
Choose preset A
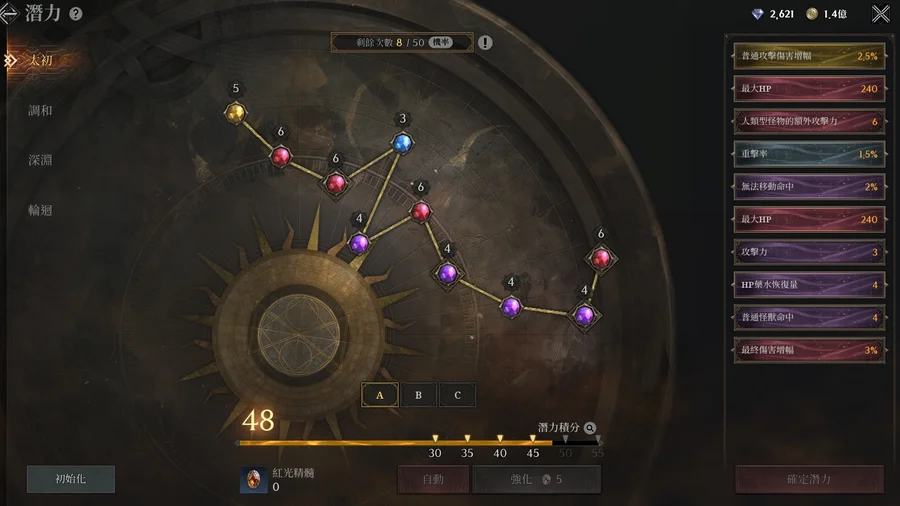point(380,395)
